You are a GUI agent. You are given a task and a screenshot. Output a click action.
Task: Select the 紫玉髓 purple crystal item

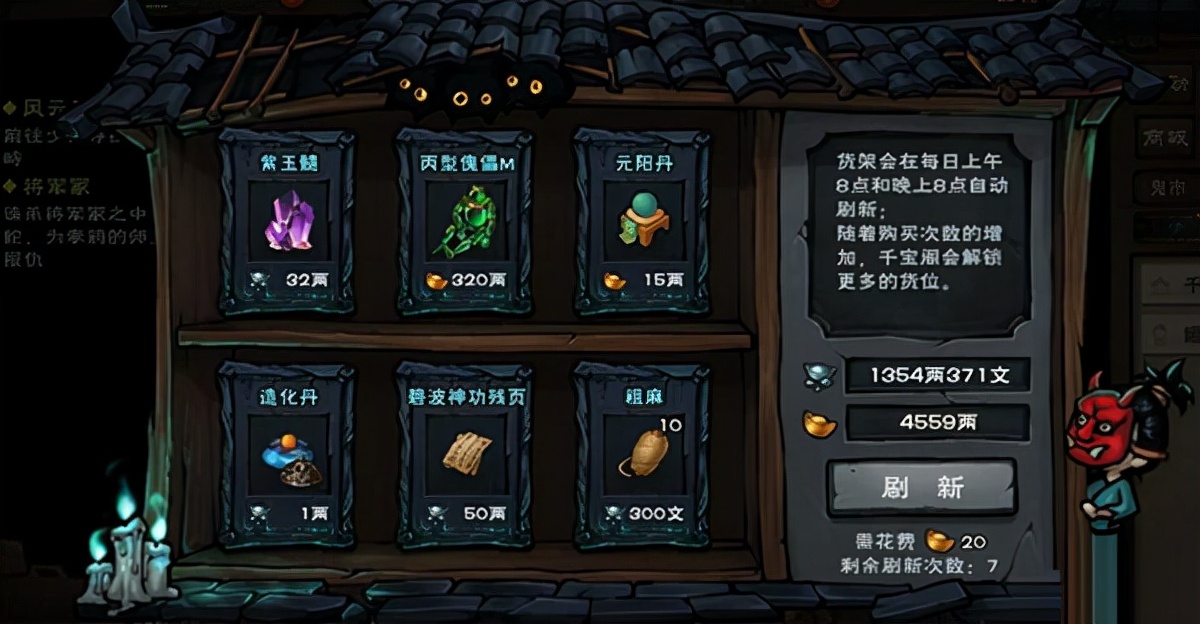pos(287,222)
